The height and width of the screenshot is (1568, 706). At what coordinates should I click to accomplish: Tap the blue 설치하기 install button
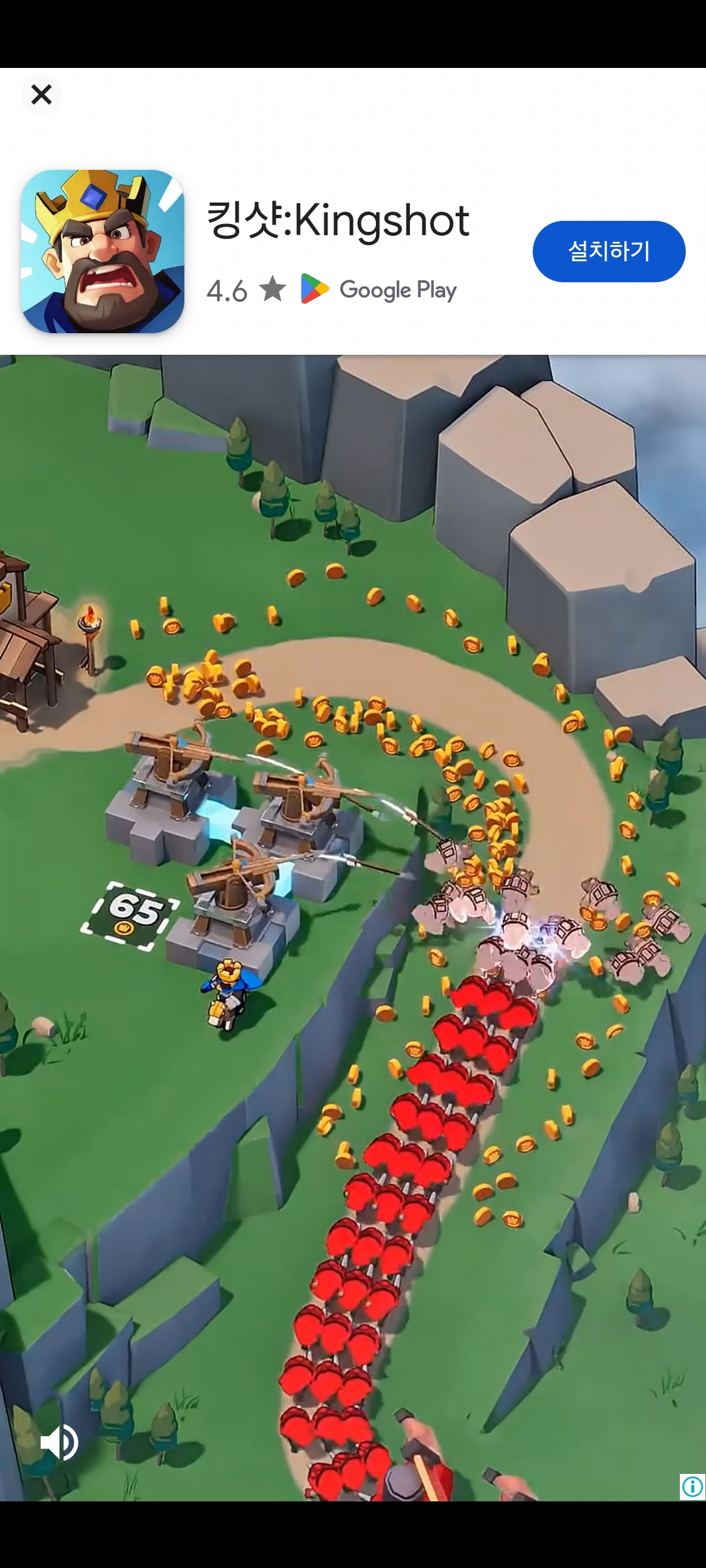pyautogui.click(x=609, y=252)
